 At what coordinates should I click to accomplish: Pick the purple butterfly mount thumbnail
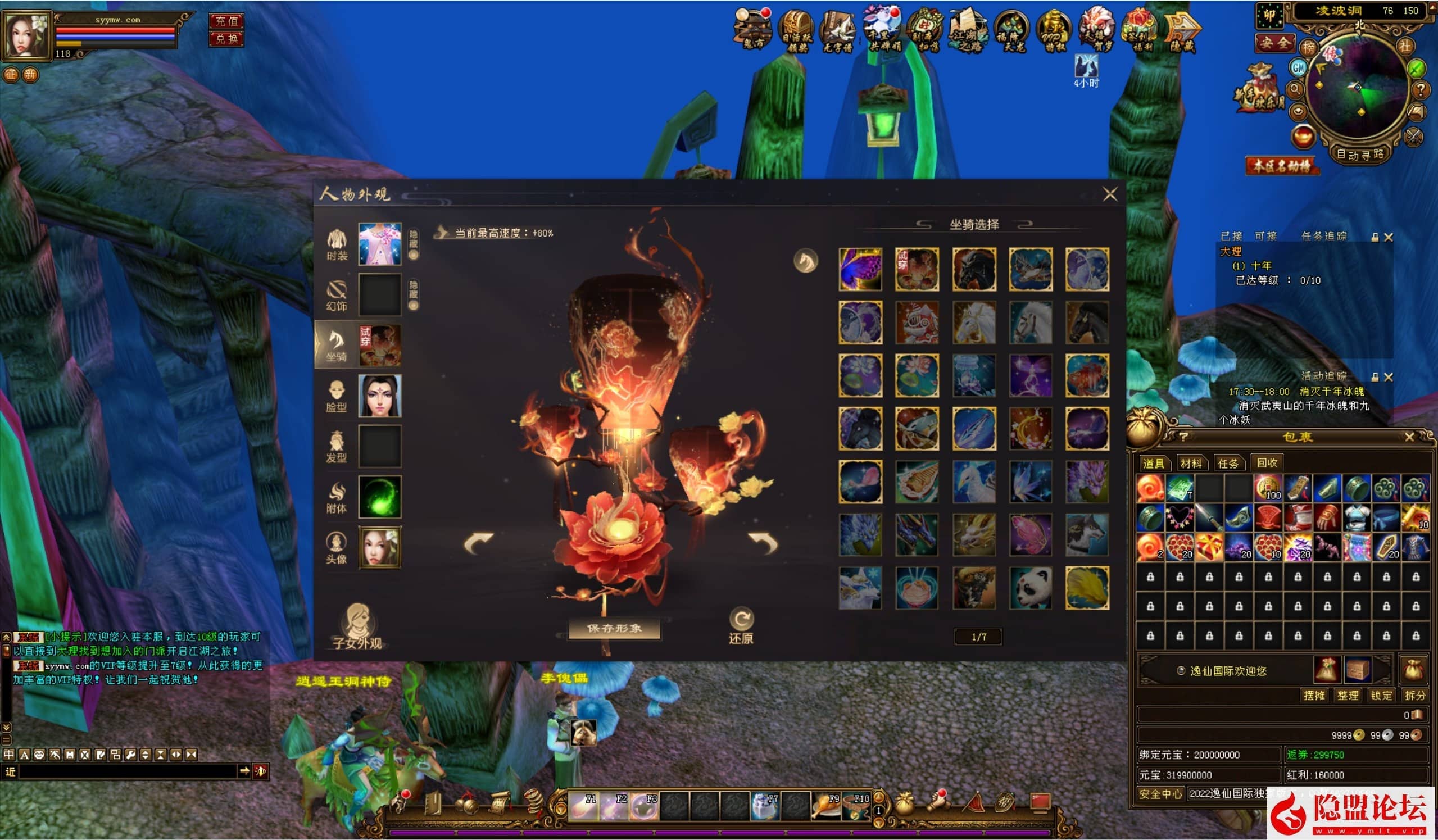(x=860, y=269)
